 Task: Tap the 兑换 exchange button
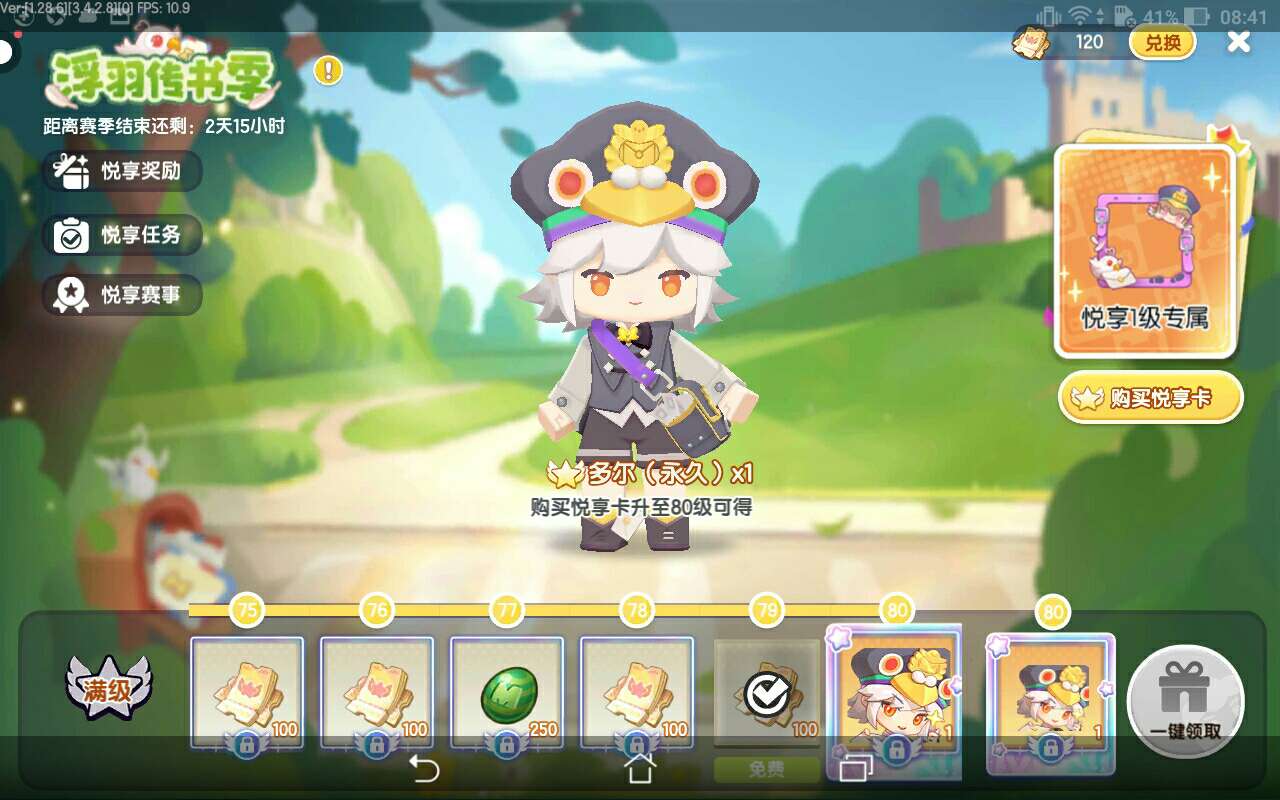[1162, 42]
